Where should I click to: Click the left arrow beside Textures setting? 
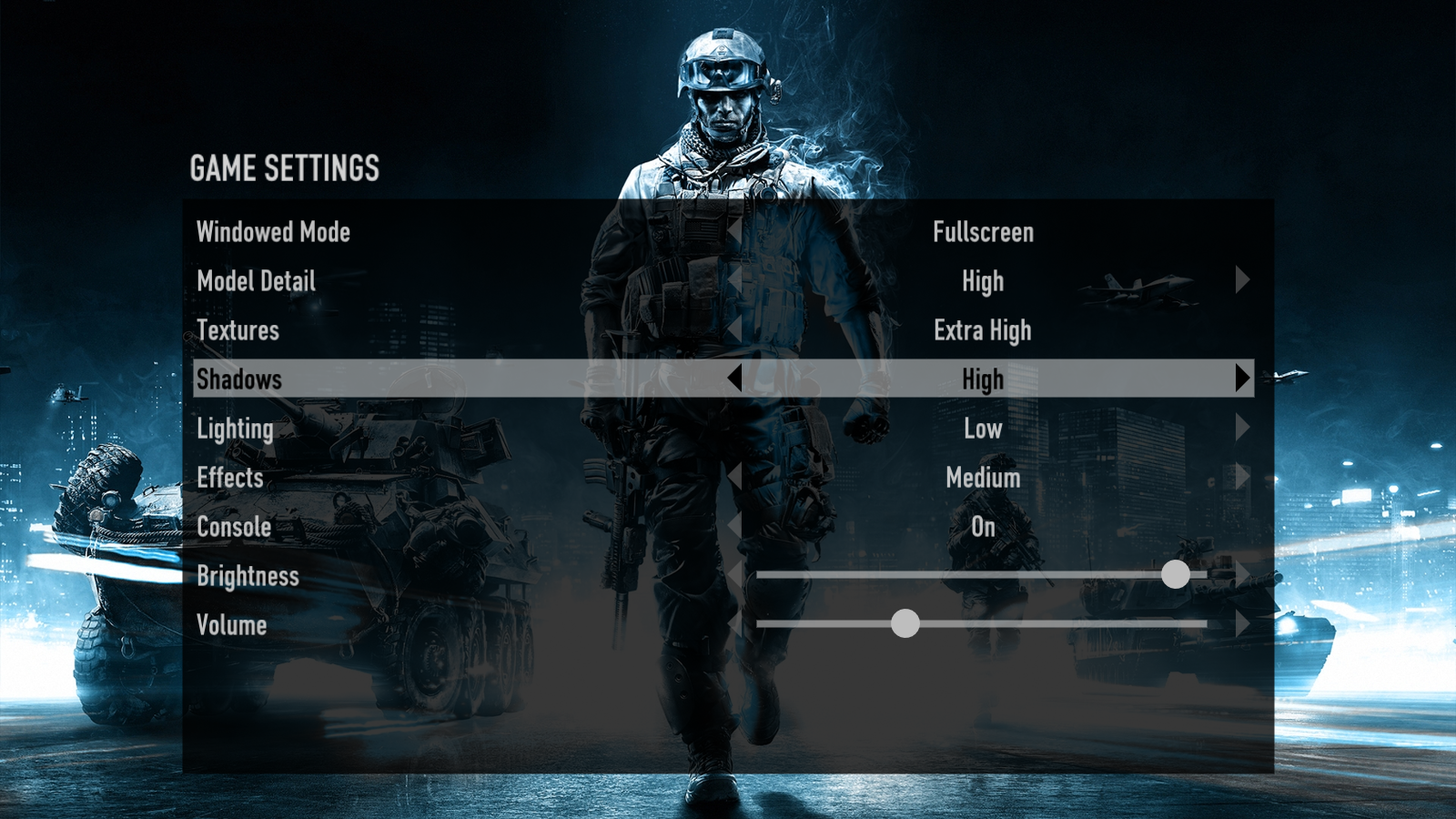click(x=737, y=330)
